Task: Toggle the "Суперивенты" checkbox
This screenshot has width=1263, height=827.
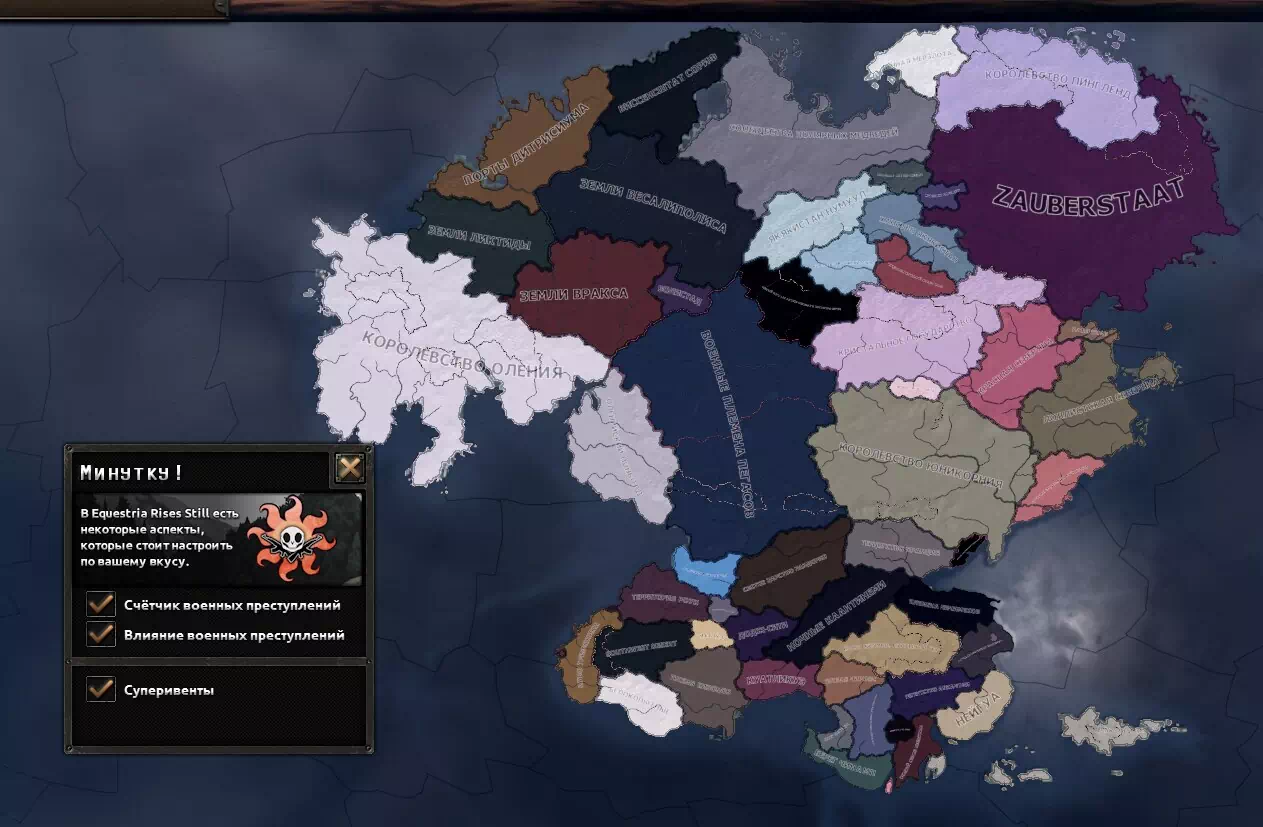Action: click(x=101, y=689)
